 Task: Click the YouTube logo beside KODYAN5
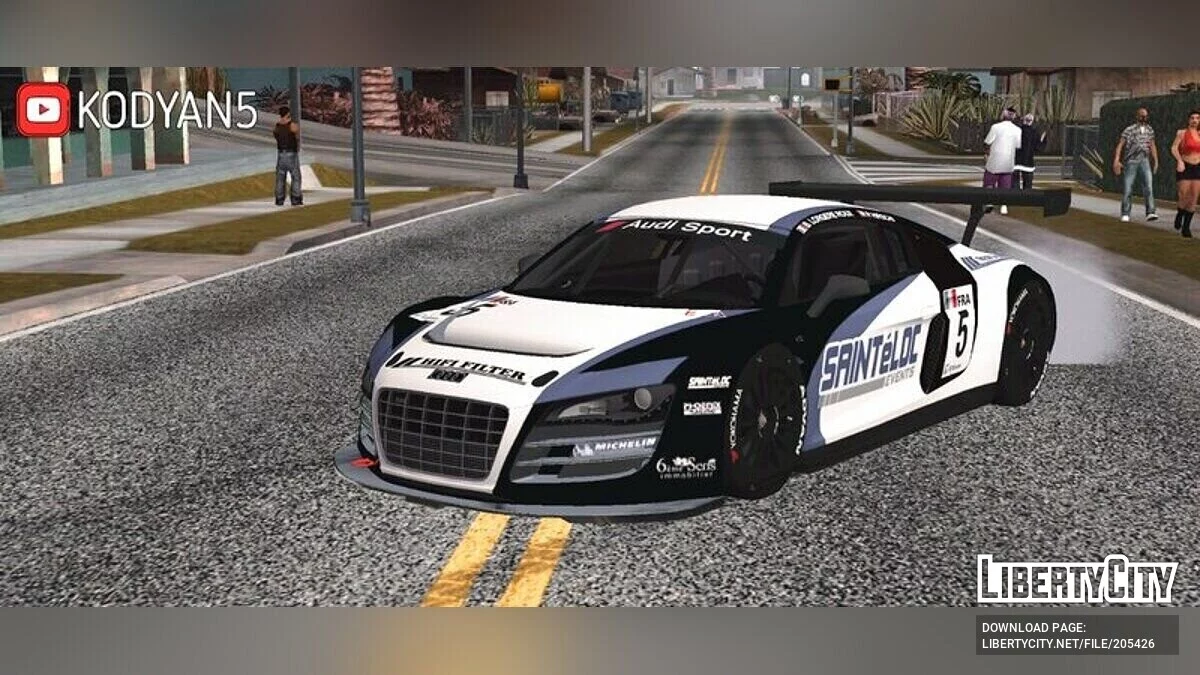(43, 110)
